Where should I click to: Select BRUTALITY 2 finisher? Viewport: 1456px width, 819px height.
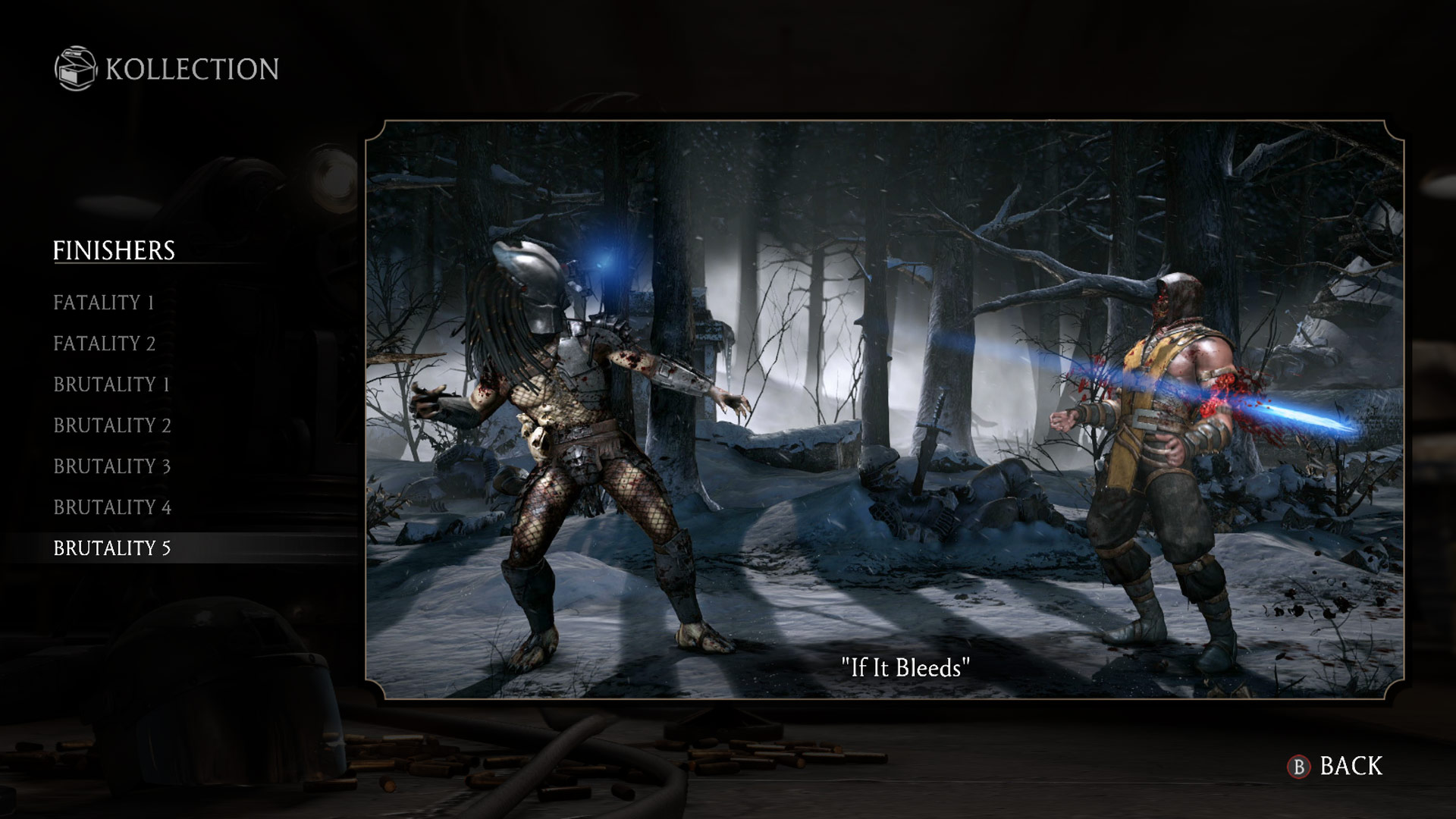111,425
